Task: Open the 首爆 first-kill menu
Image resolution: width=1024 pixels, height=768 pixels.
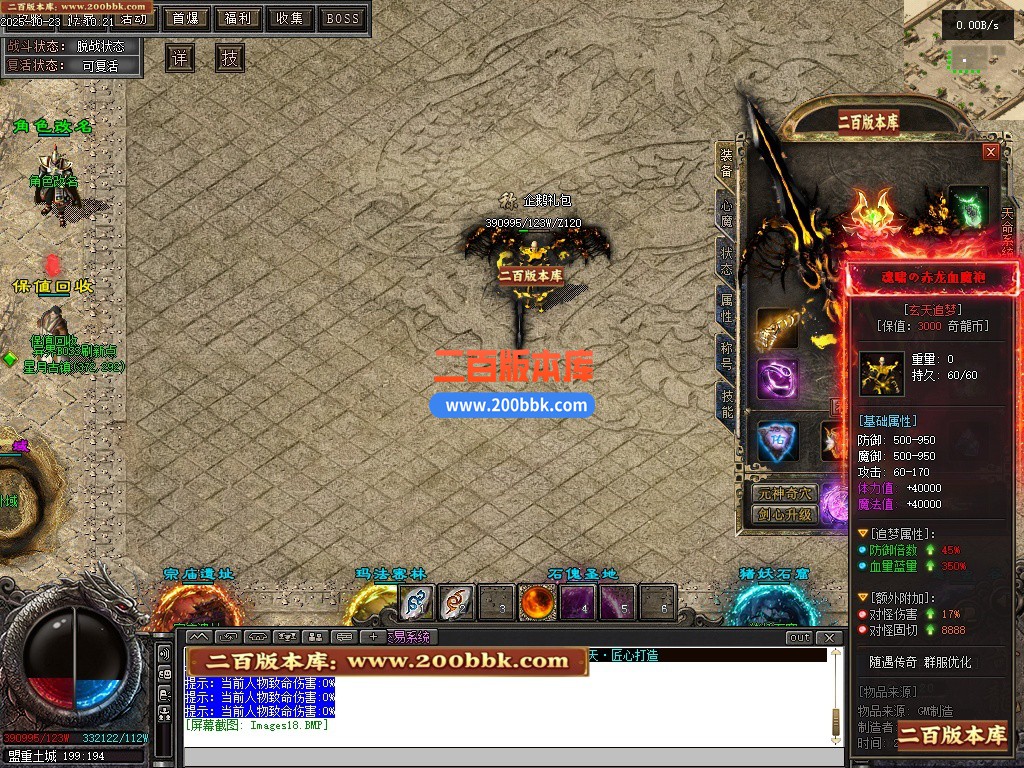Action: [x=185, y=18]
